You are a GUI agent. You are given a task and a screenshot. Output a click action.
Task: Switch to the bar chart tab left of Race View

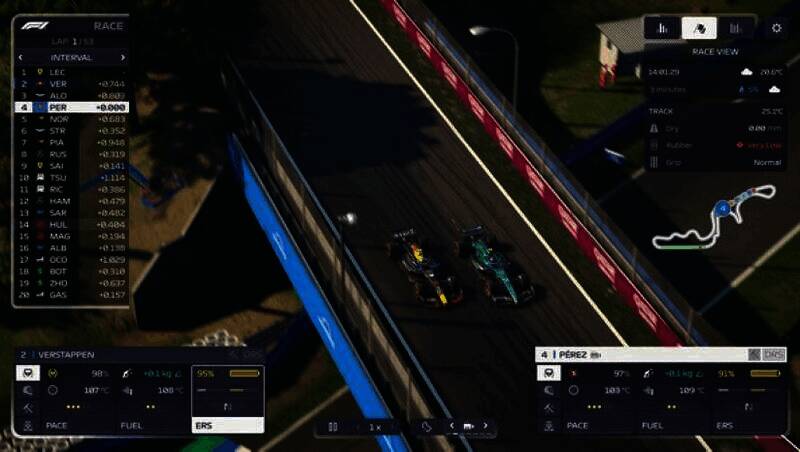click(x=661, y=28)
